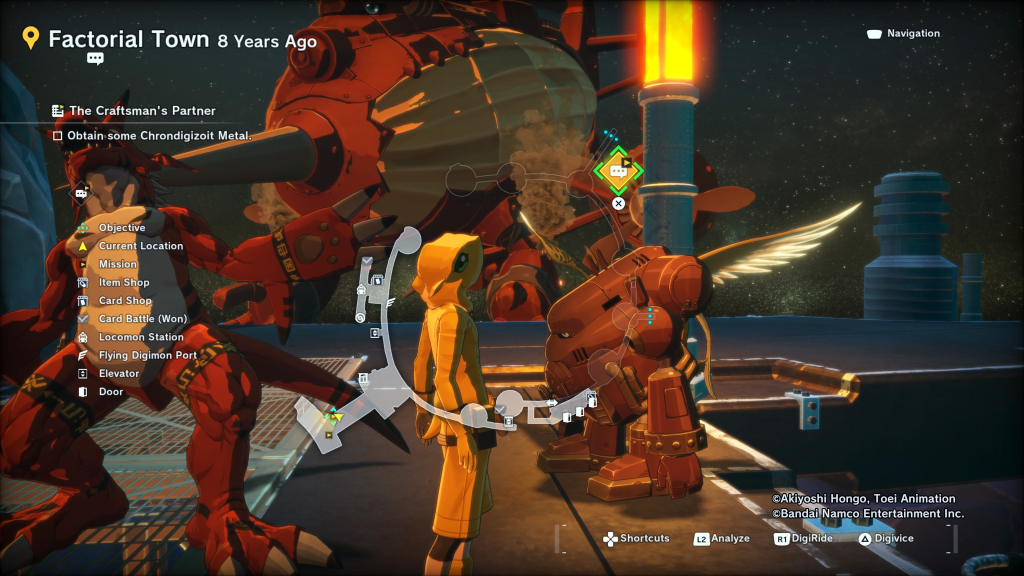Activate the DigiRide option
Image resolution: width=1024 pixels, height=576 pixels.
pos(806,539)
